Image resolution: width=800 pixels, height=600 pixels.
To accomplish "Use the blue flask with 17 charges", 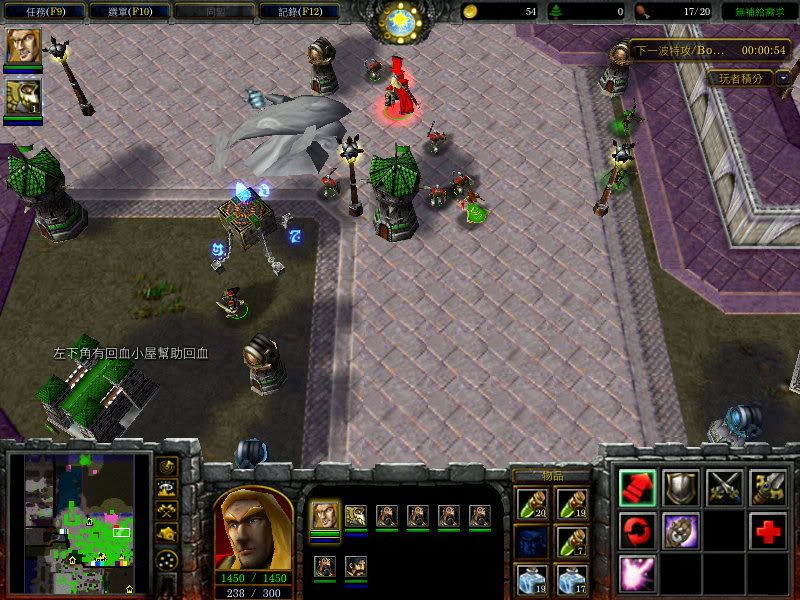I will (571, 580).
